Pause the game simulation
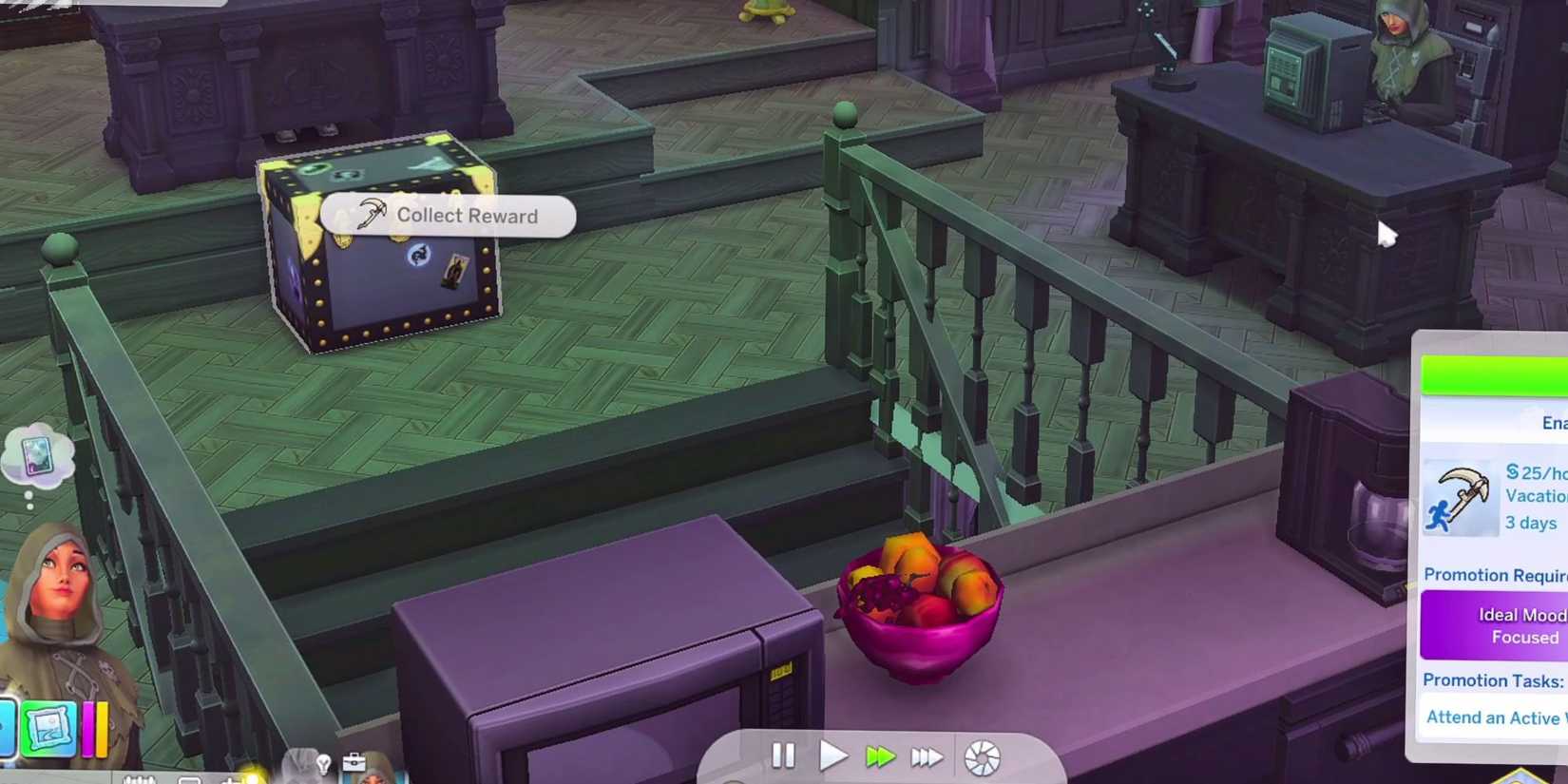Screen dimensions: 1568x784 (783, 755)
